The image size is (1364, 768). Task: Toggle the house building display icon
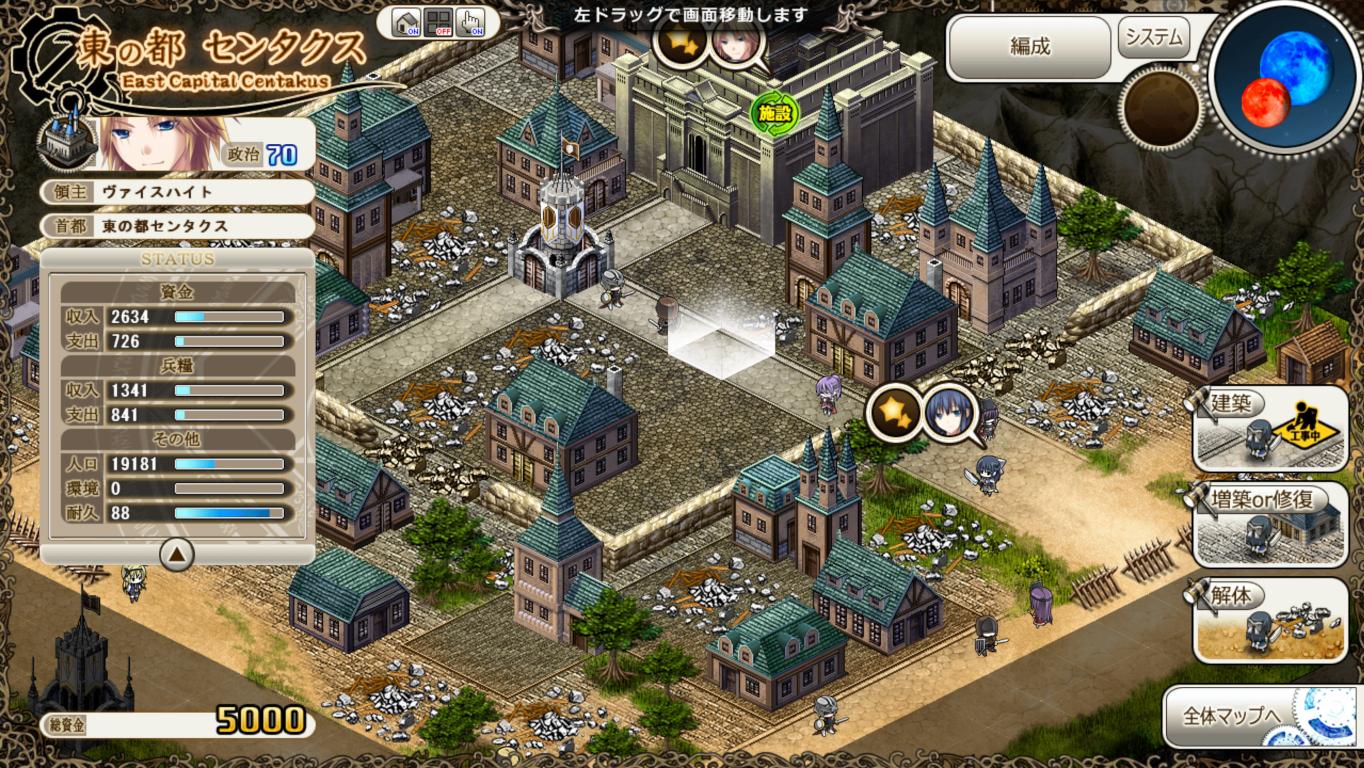406,22
